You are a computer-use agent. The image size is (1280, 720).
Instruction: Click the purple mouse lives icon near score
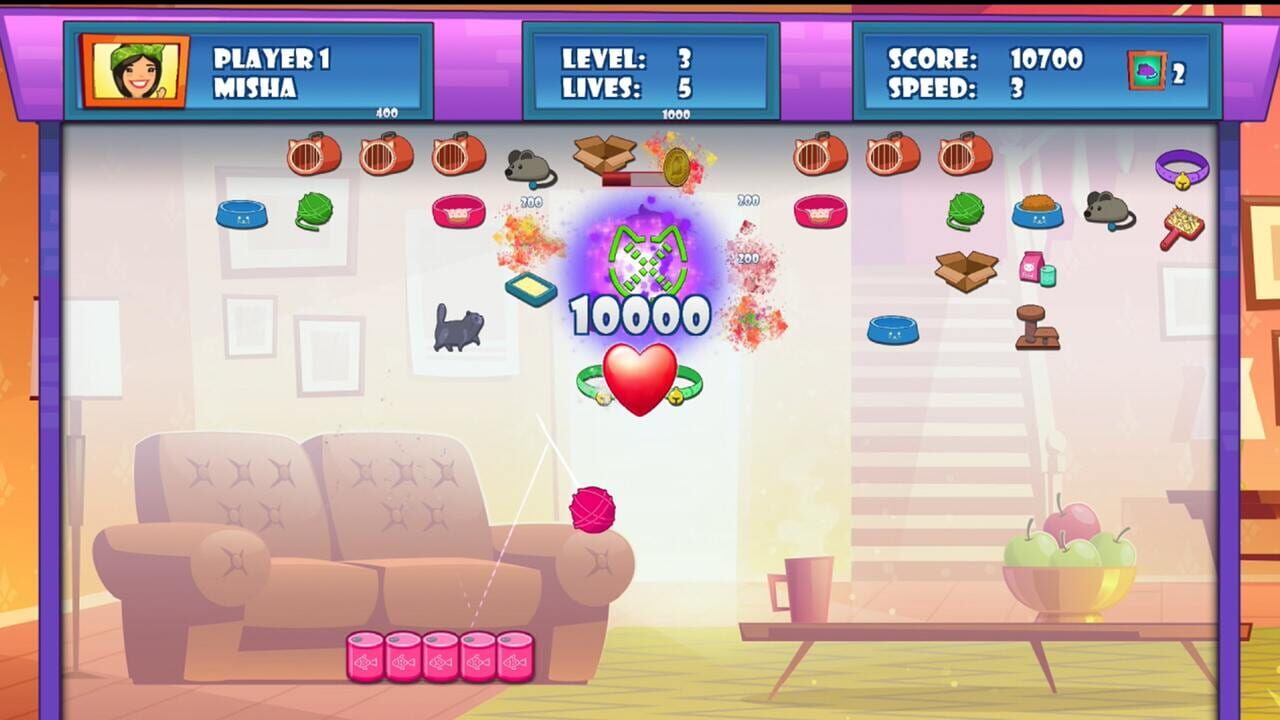tap(1149, 72)
